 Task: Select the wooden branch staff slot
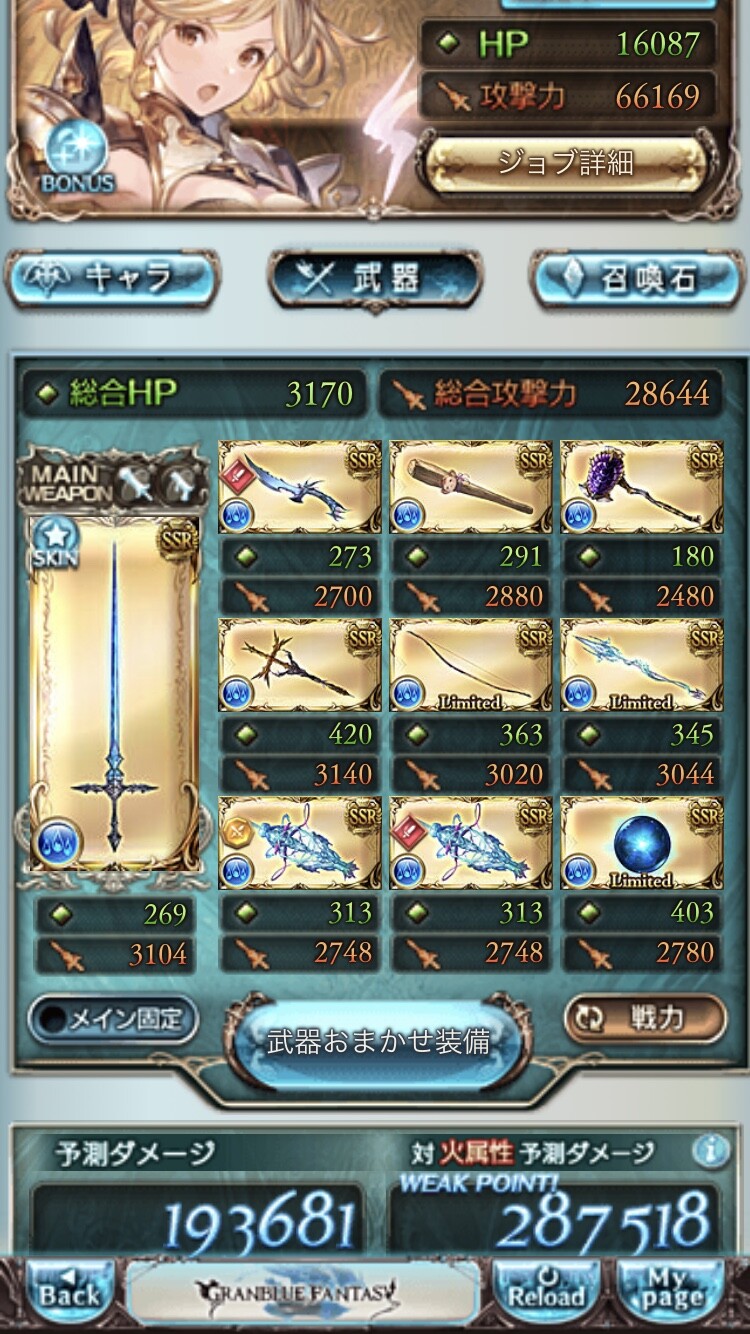[300, 664]
